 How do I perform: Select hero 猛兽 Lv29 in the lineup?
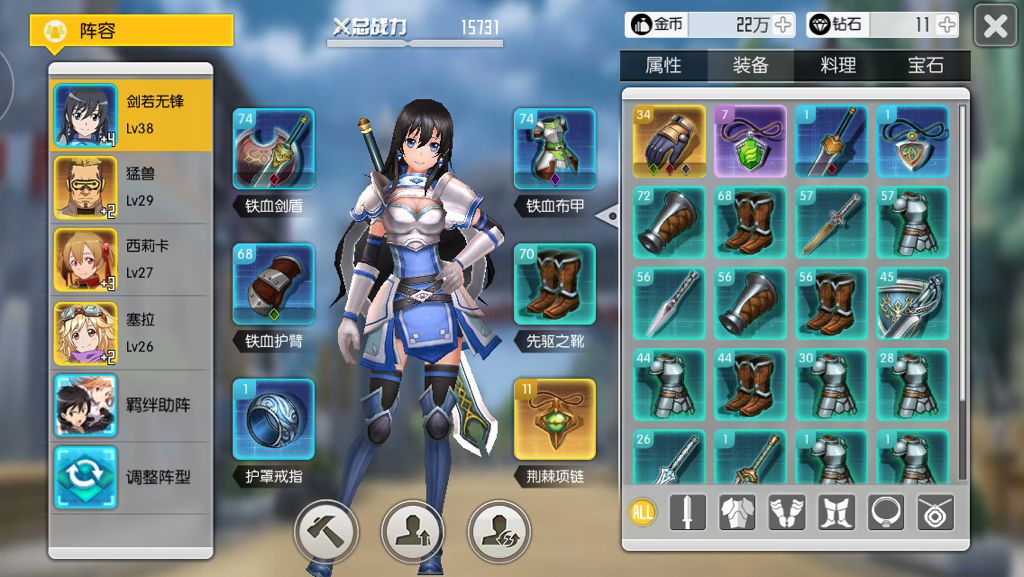pyautogui.click(x=131, y=186)
